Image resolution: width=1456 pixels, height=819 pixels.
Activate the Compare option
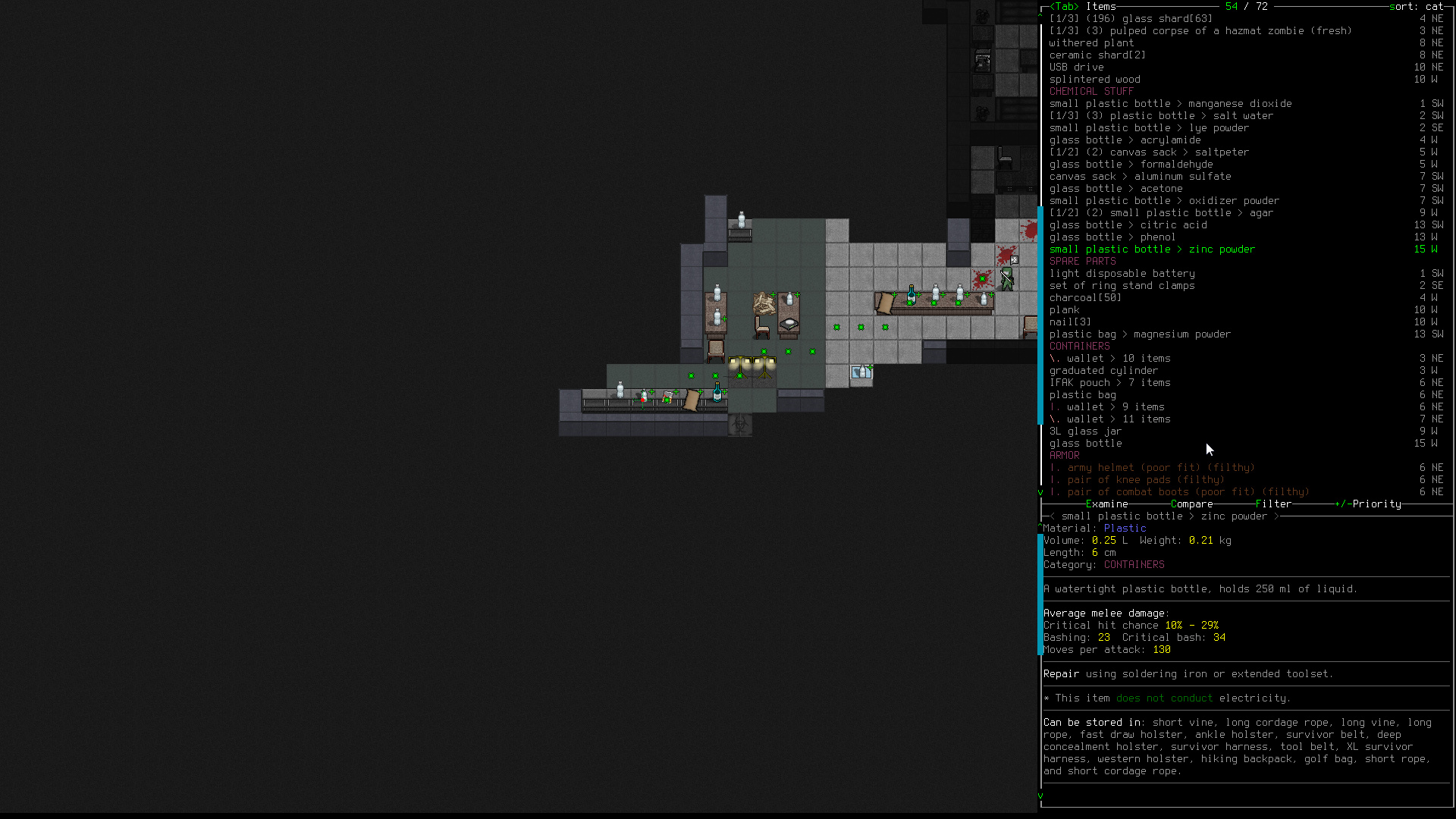1191,504
